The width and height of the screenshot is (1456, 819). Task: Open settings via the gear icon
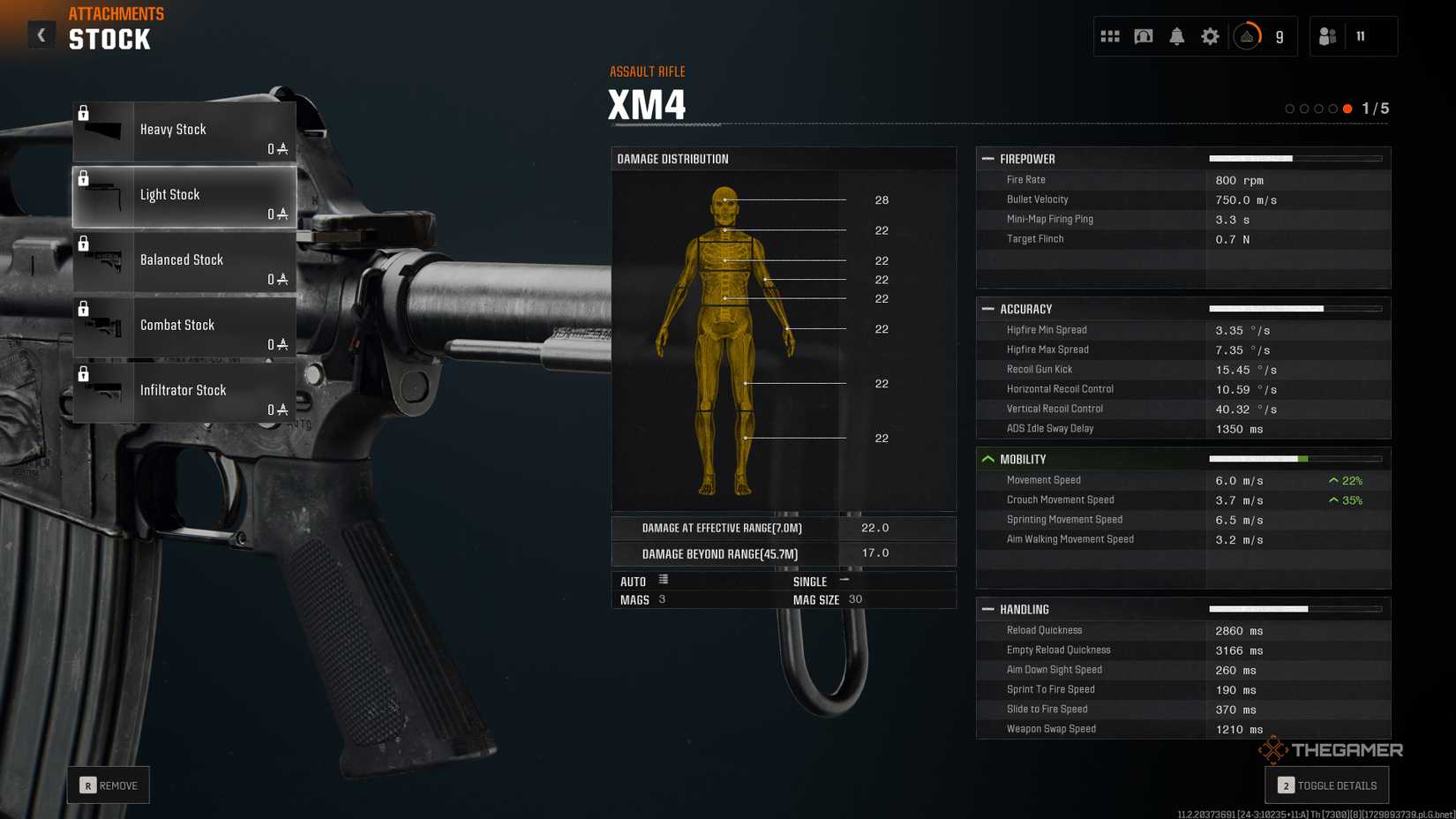coord(1210,36)
